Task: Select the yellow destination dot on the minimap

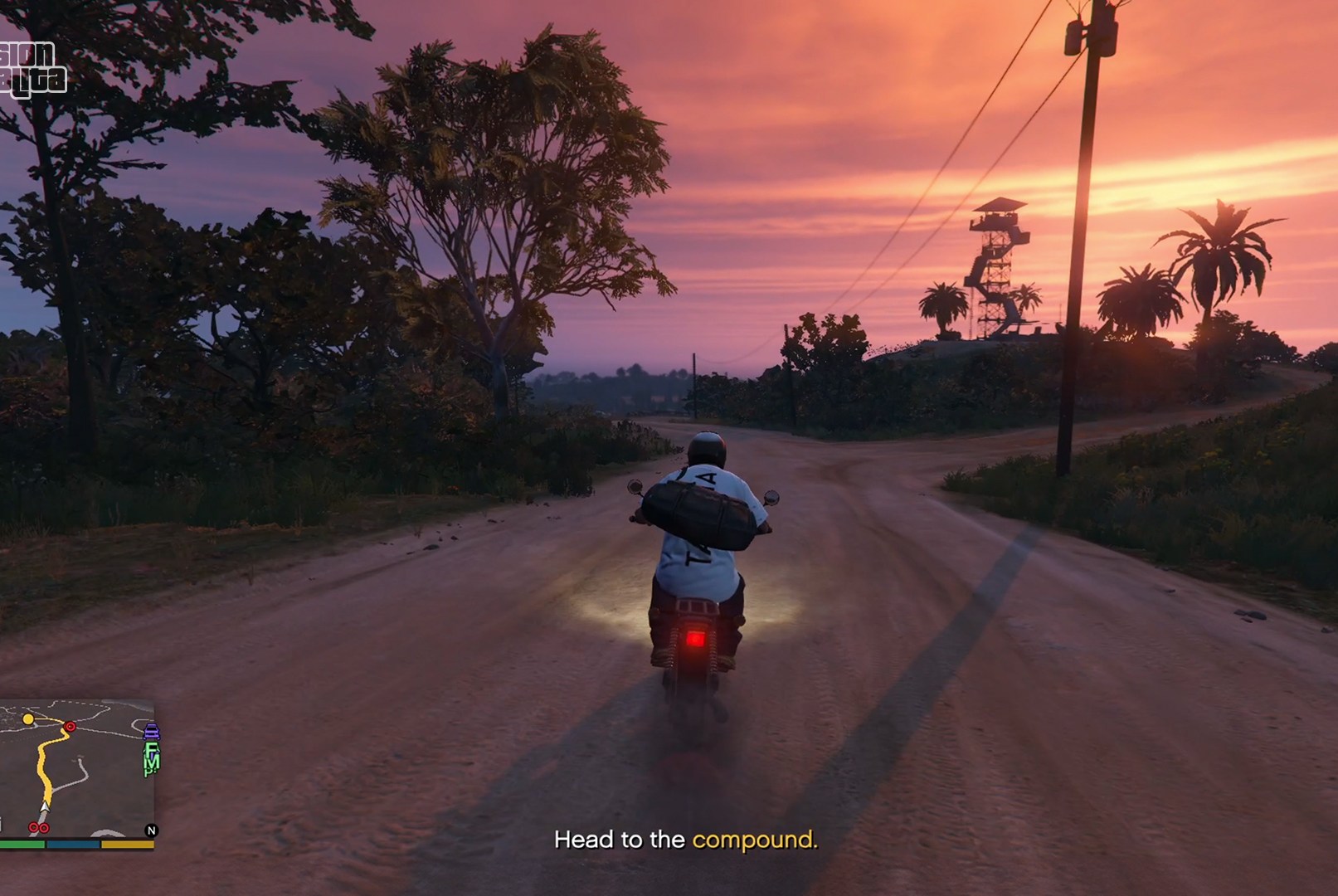Action: (x=27, y=719)
